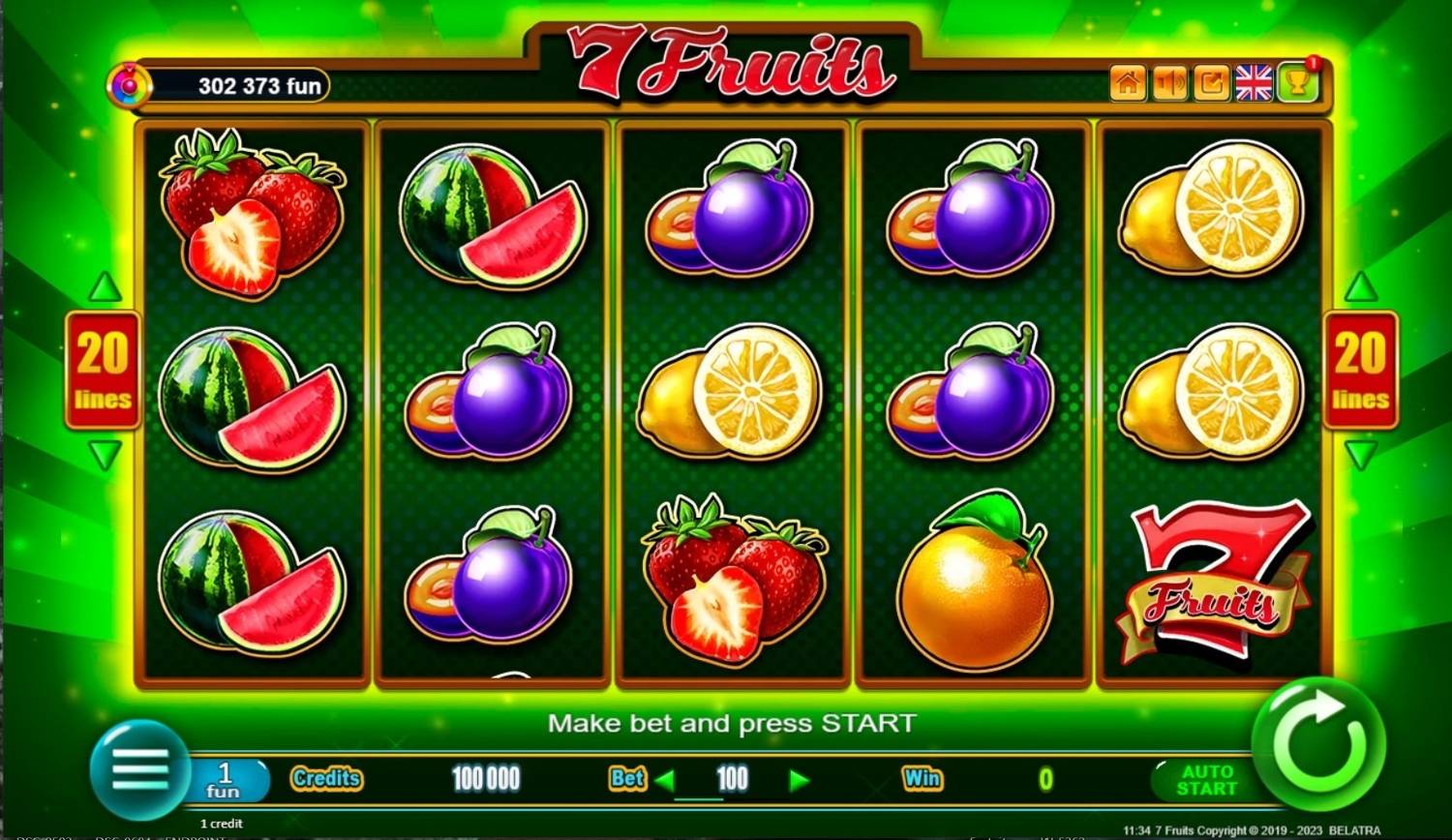The image size is (1452, 840).
Task: Select the Win label
Action: [x=923, y=779]
